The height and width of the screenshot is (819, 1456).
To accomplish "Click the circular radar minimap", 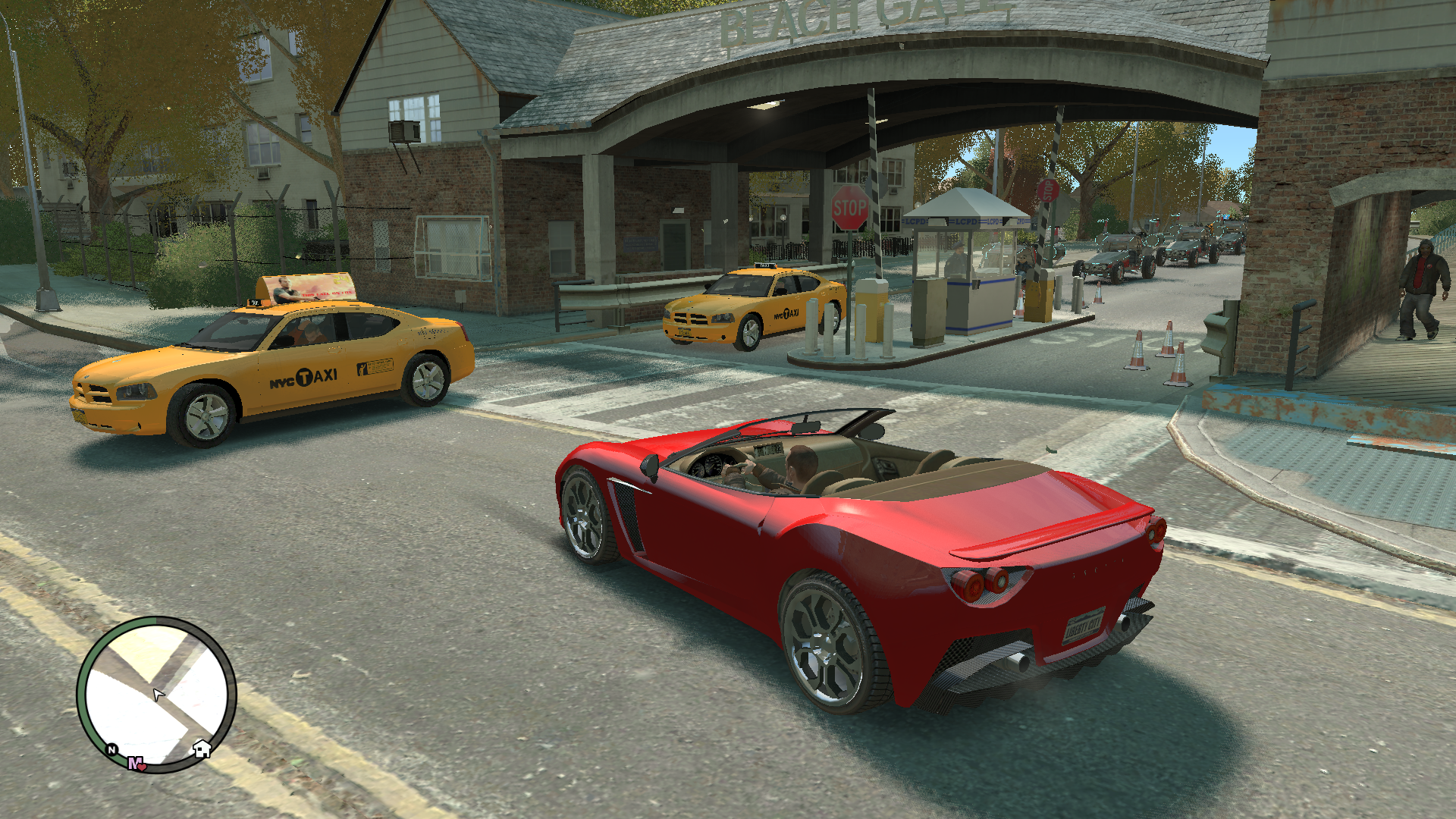I will (156, 693).
